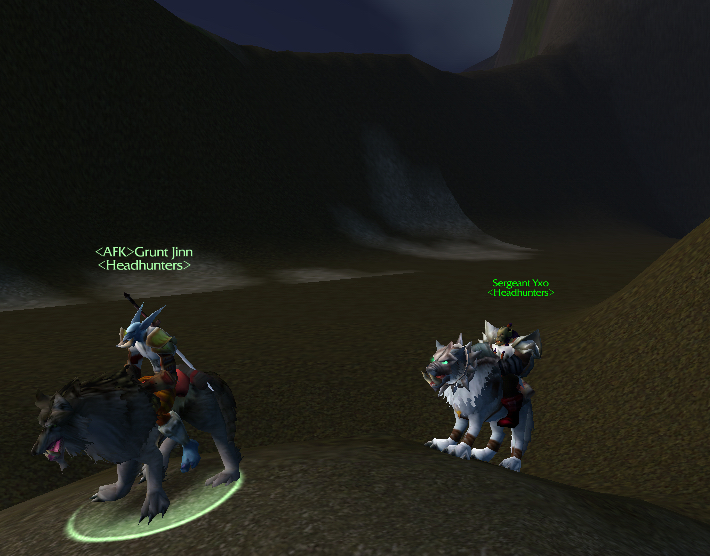The image size is (710, 556).
Task: Select the Grunt Jinn name label
Action: [x=145, y=252]
